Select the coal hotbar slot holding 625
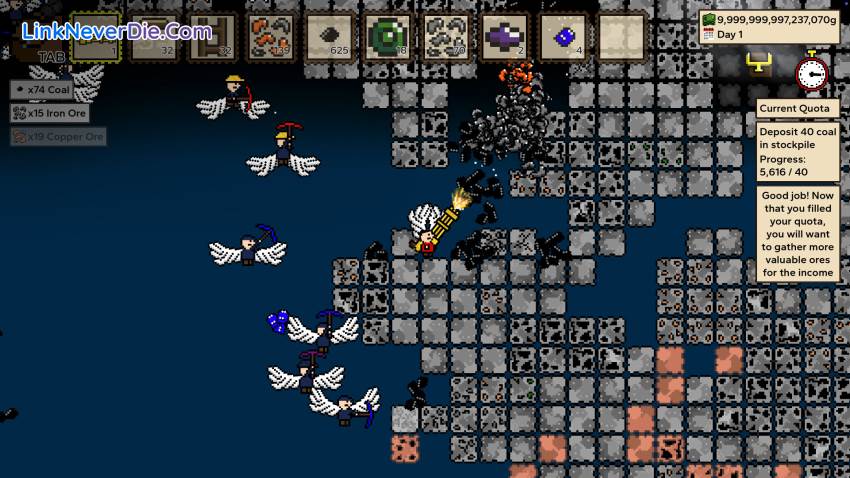Image resolution: width=850 pixels, height=478 pixels. 329,37
